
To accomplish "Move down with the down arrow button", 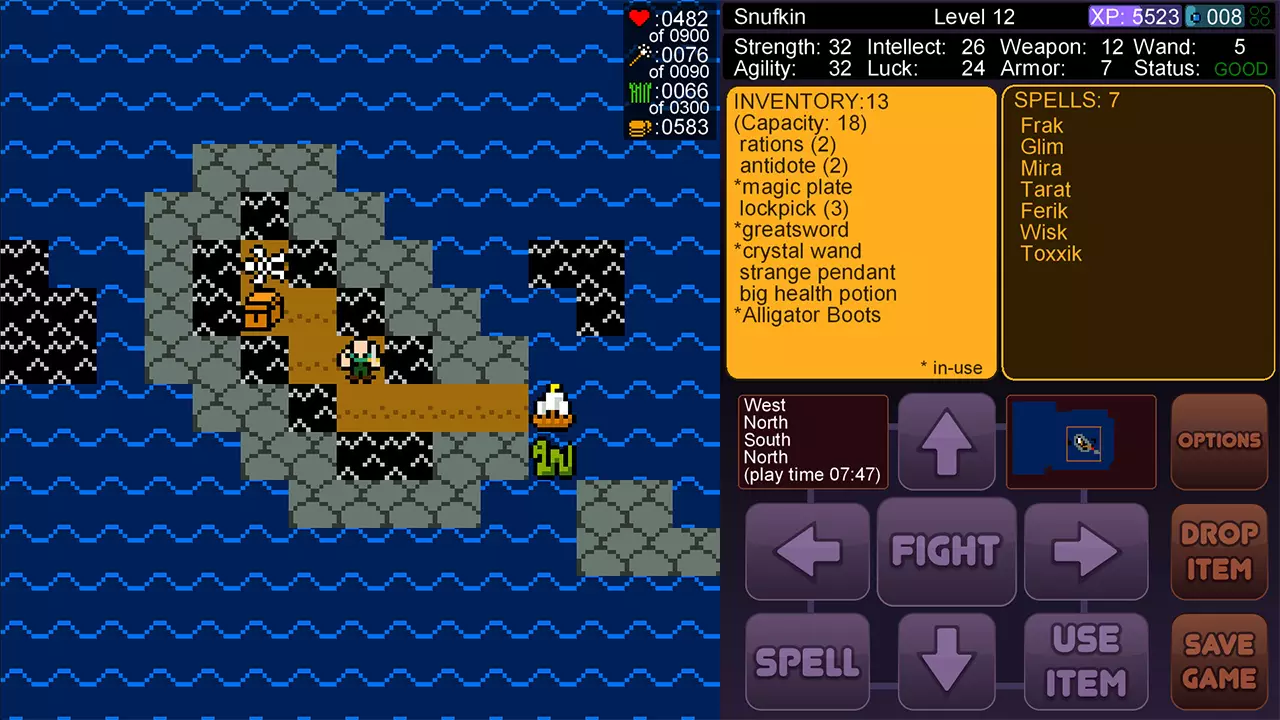I will 946,661.
